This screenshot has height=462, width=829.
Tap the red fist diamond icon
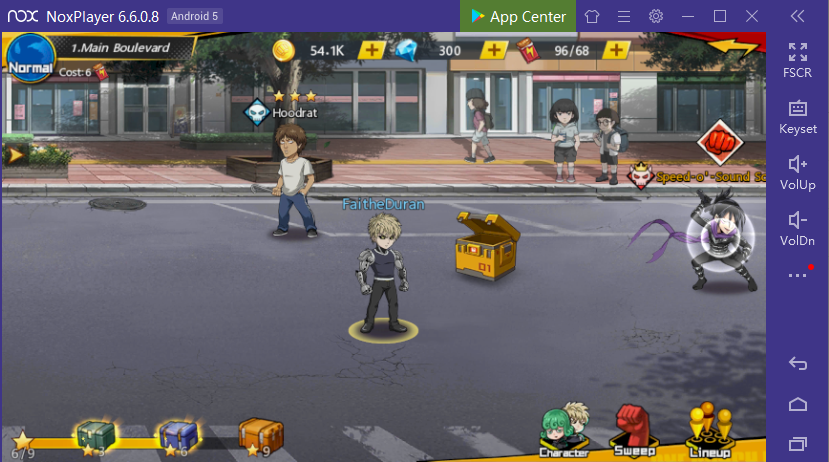point(717,142)
